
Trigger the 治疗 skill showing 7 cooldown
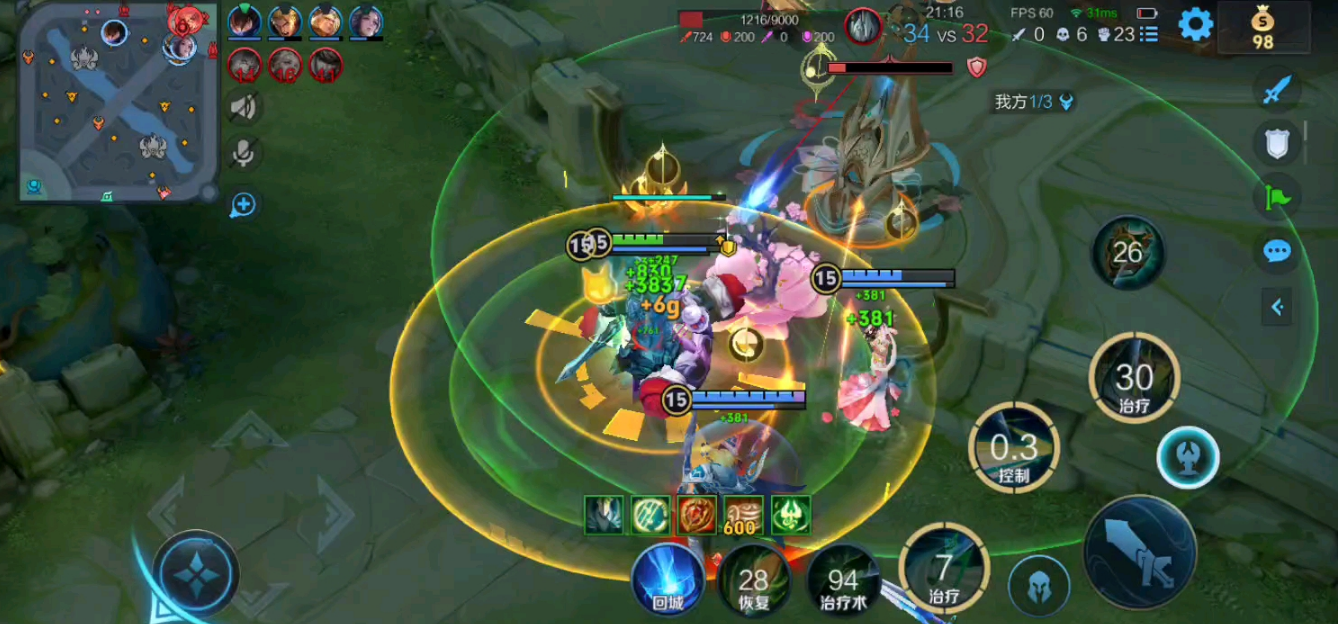pyautogui.click(x=944, y=570)
